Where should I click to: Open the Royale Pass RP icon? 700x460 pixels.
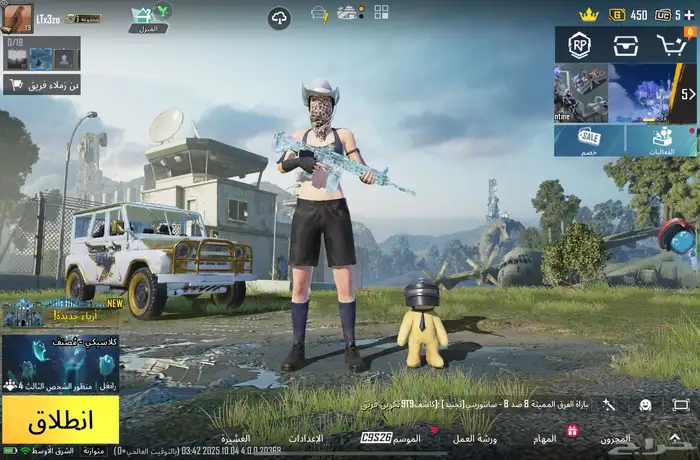pos(579,46)
